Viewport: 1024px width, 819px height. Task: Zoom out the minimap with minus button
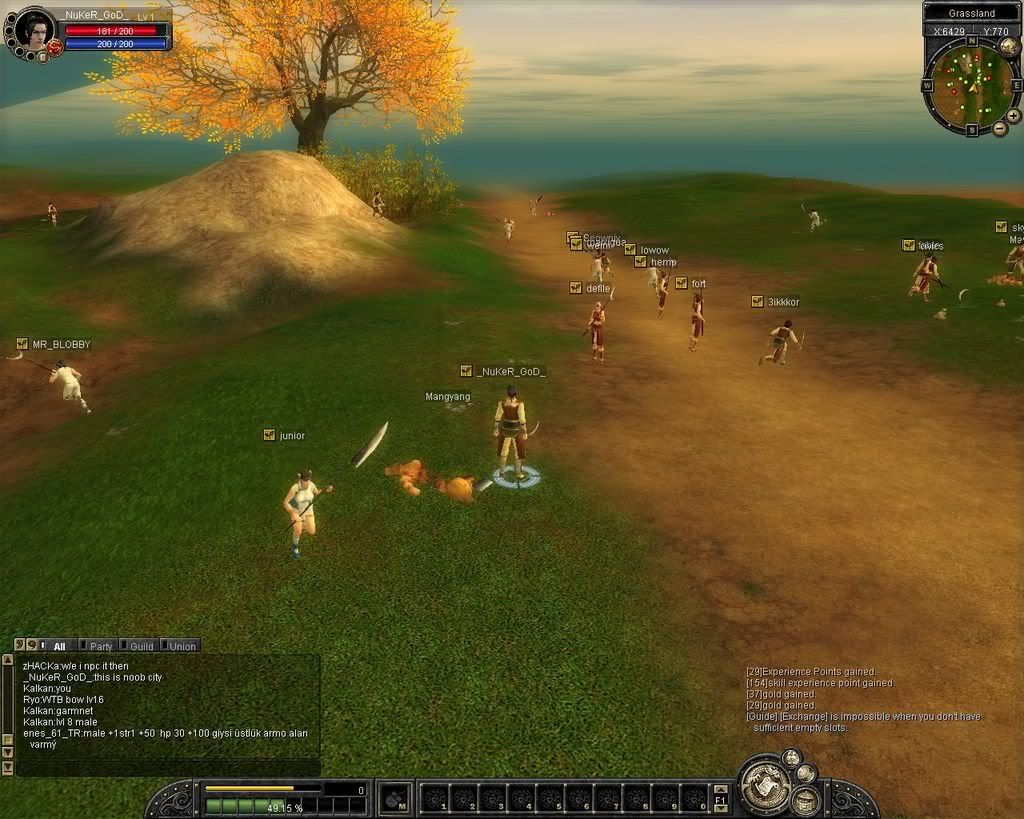click(999, 129)
